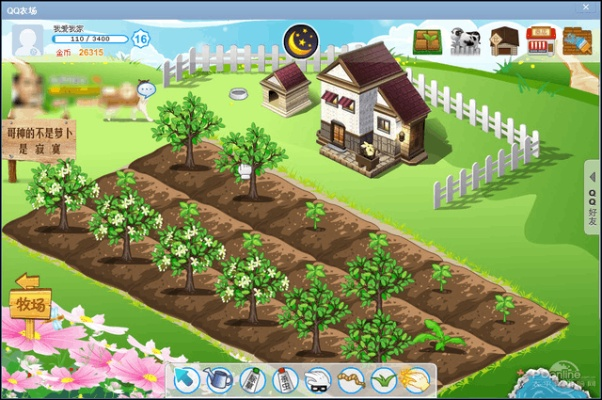Pick the watering can tool
This screenshot has height=400, width=602.
219,379
